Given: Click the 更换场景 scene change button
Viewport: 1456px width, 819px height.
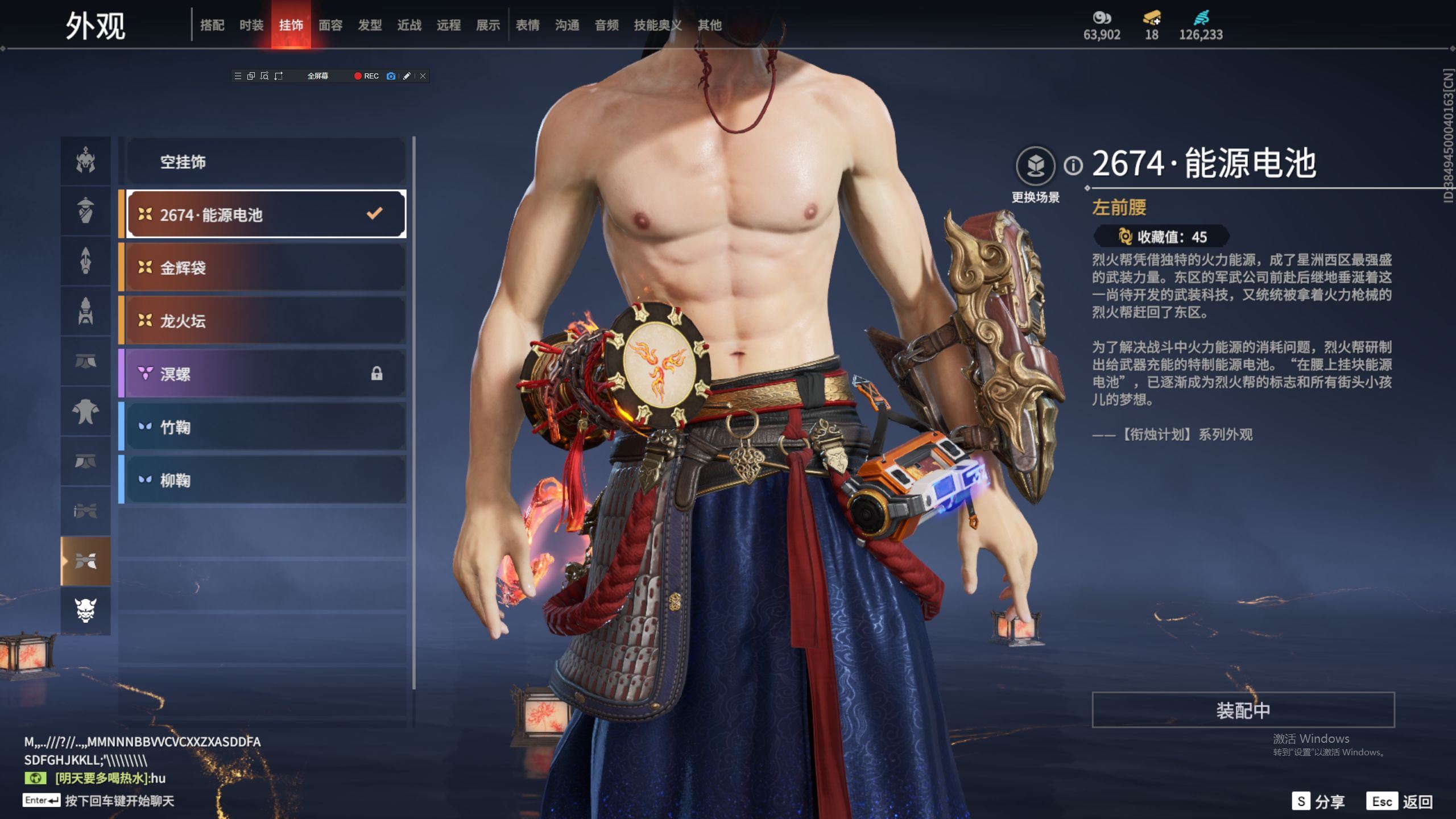Looking at the screenshot, I should (x=1035, y=166).
